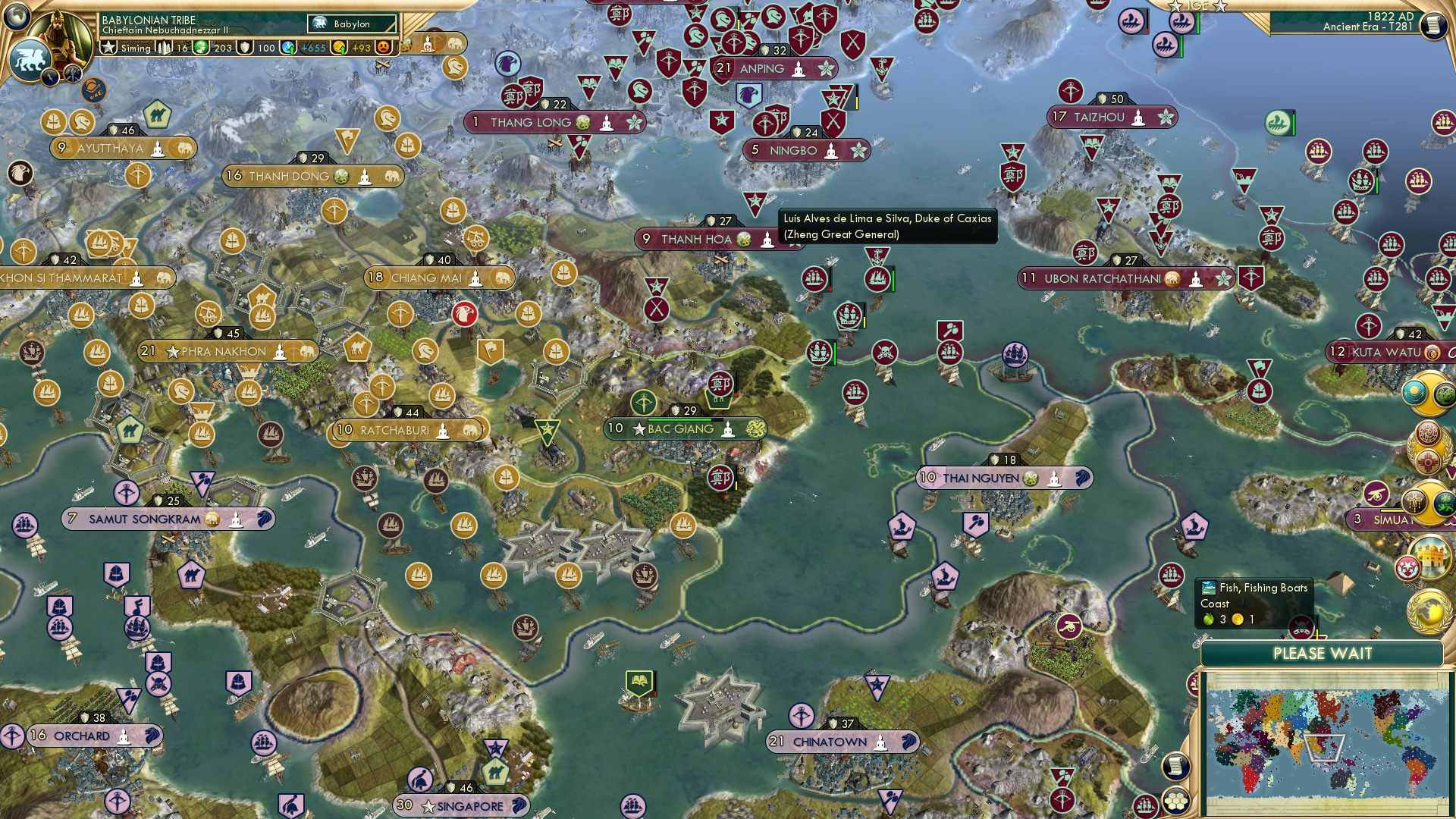Open the golden globe notification
Screen dimensions: 1456x819
pos(1428,610)
